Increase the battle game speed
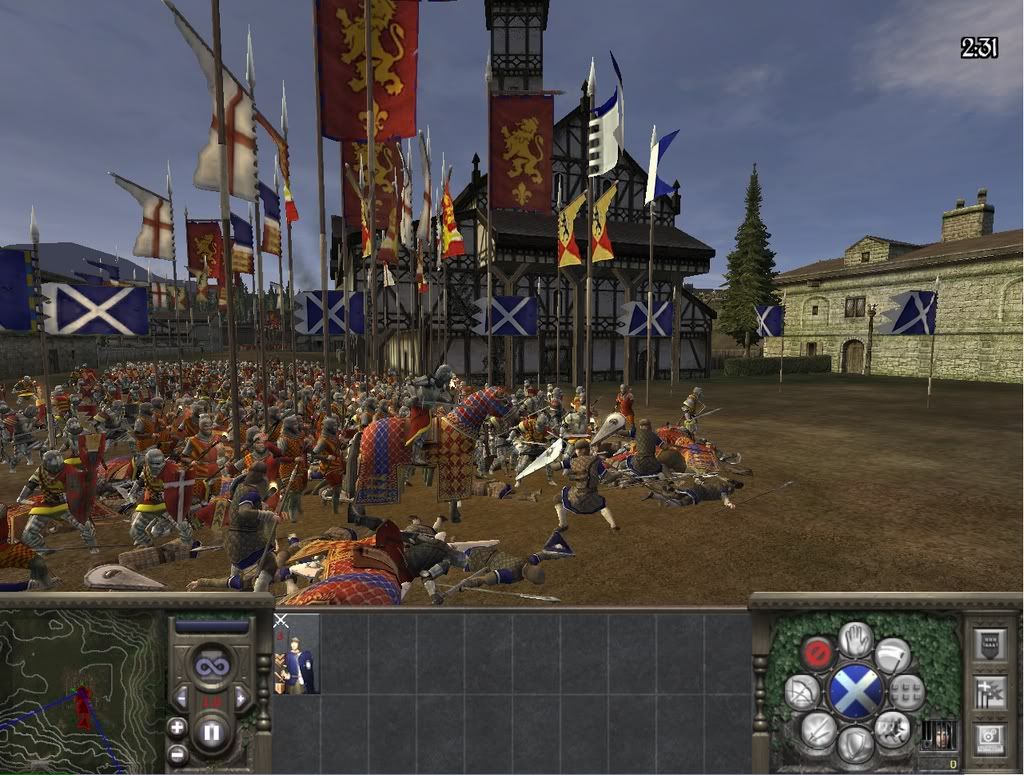Screen dimensions: 1024x775 (241, 696)
